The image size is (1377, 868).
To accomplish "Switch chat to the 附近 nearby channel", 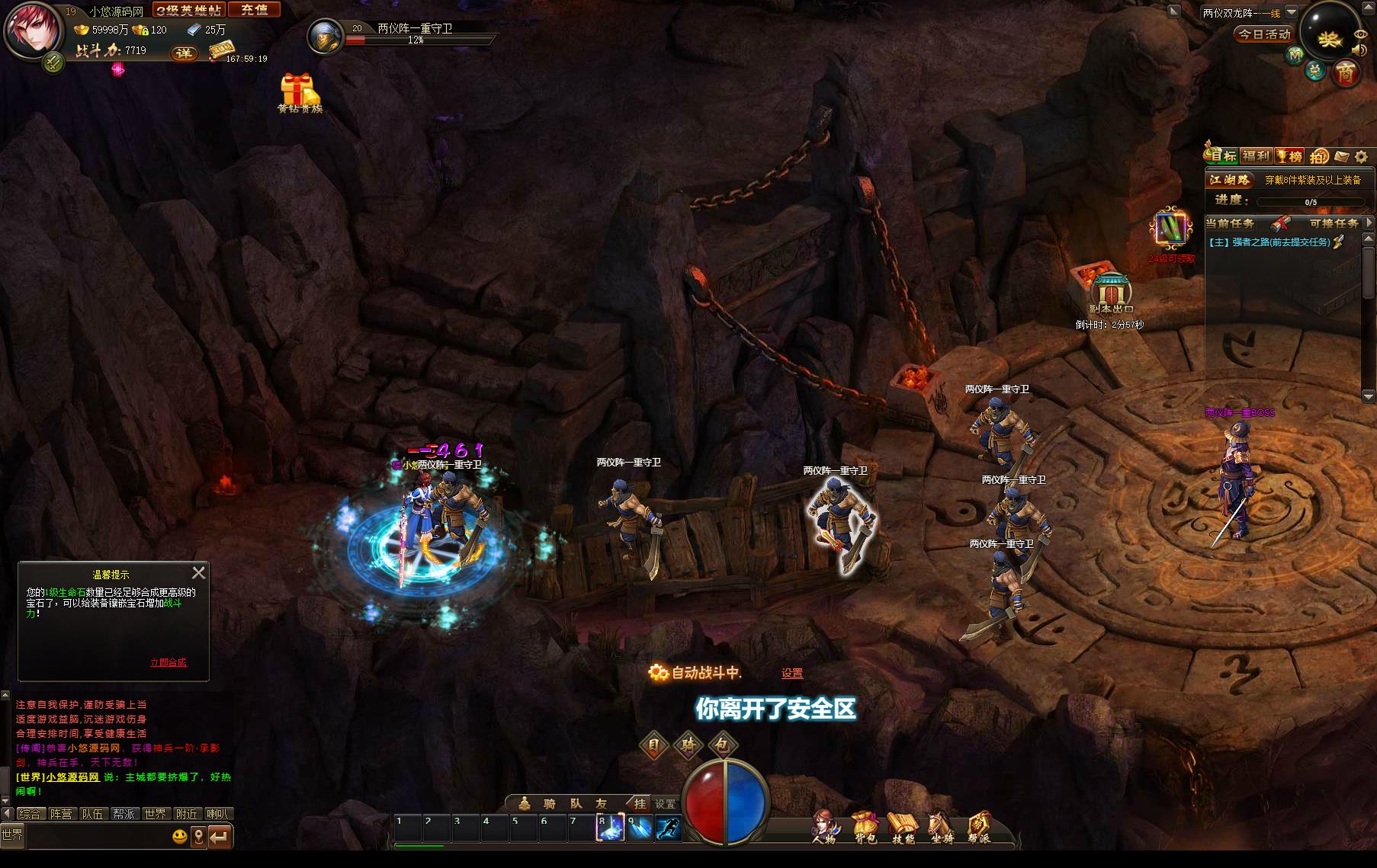I will coord(186,814).
